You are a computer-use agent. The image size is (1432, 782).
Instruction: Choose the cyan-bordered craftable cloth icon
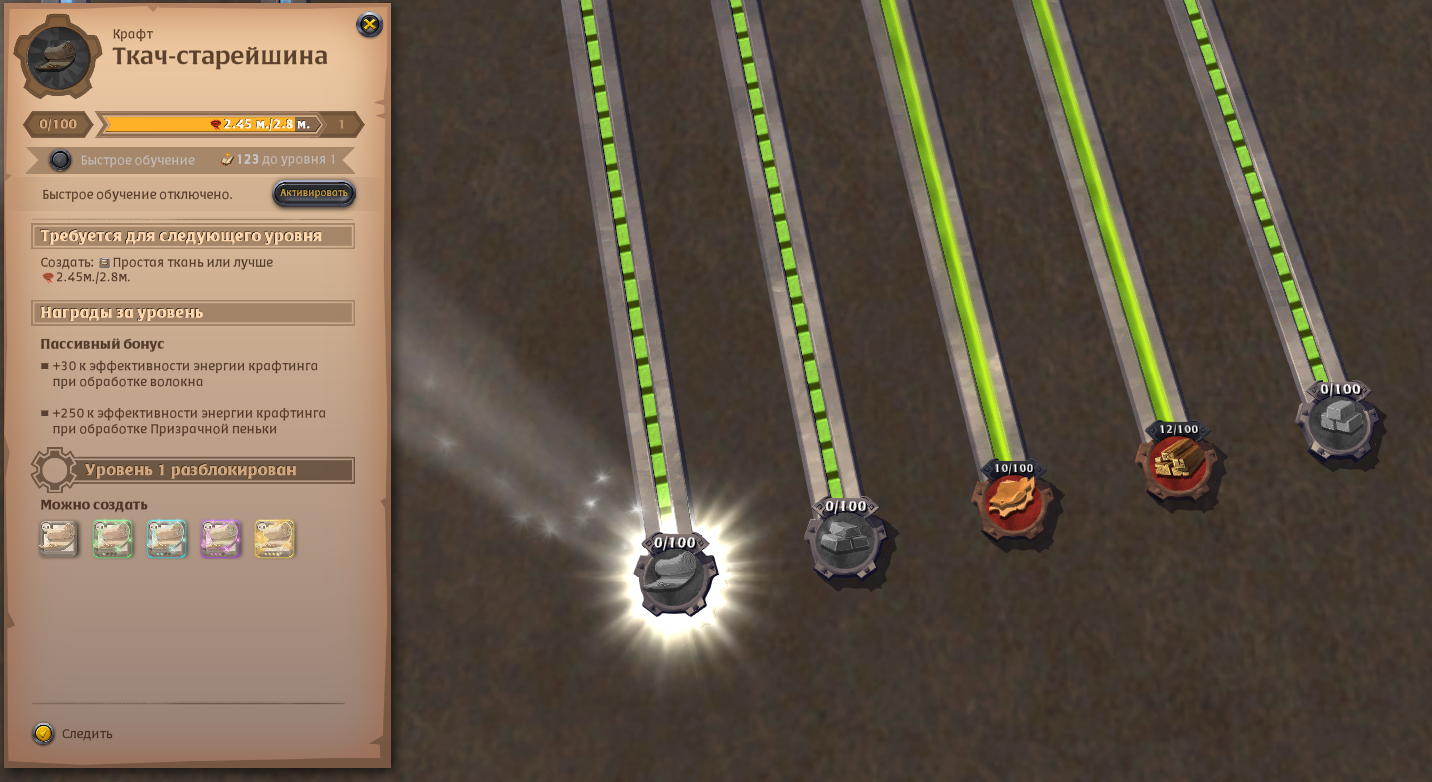(167, 538)
